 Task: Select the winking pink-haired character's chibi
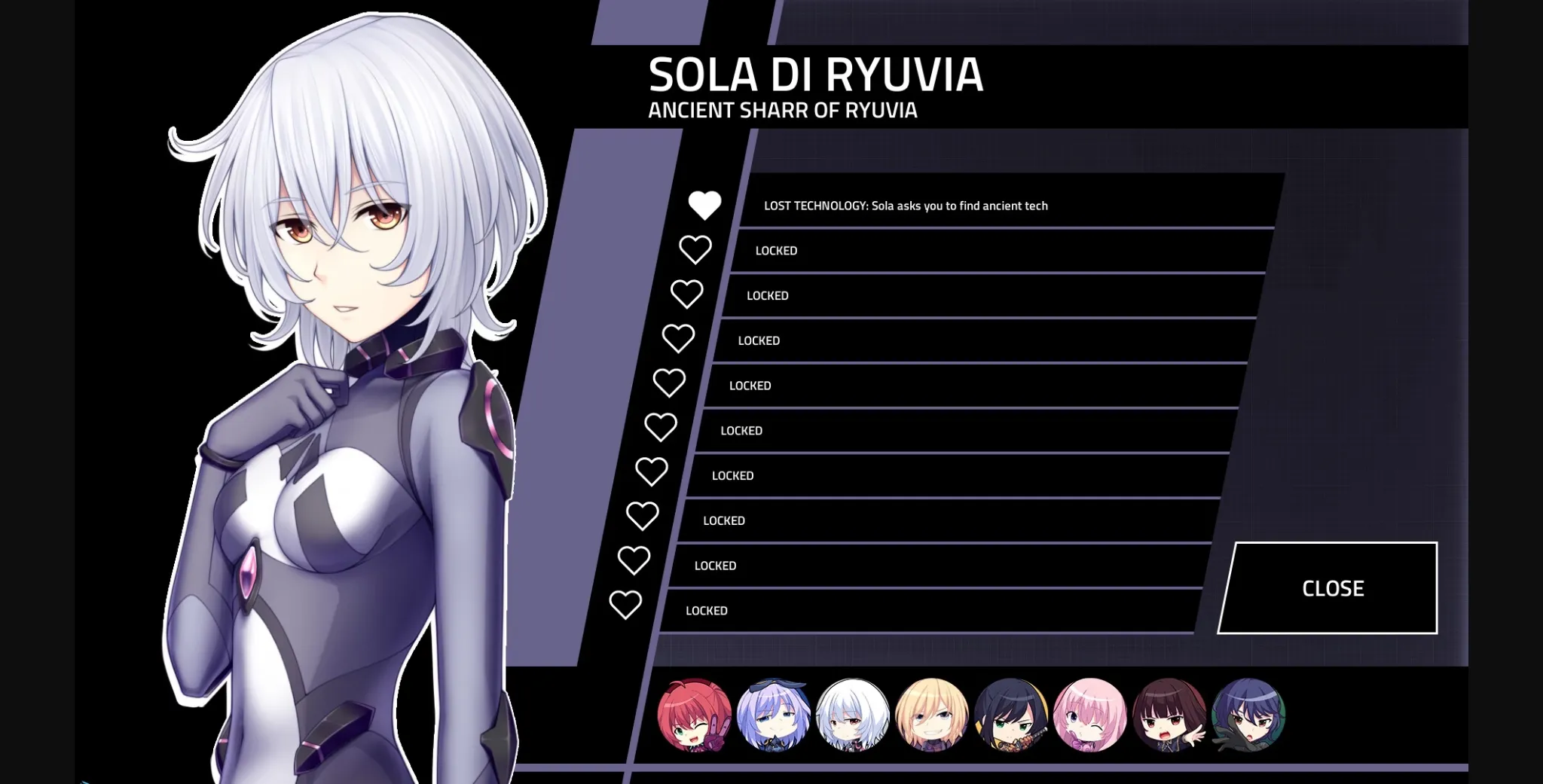1088,717
